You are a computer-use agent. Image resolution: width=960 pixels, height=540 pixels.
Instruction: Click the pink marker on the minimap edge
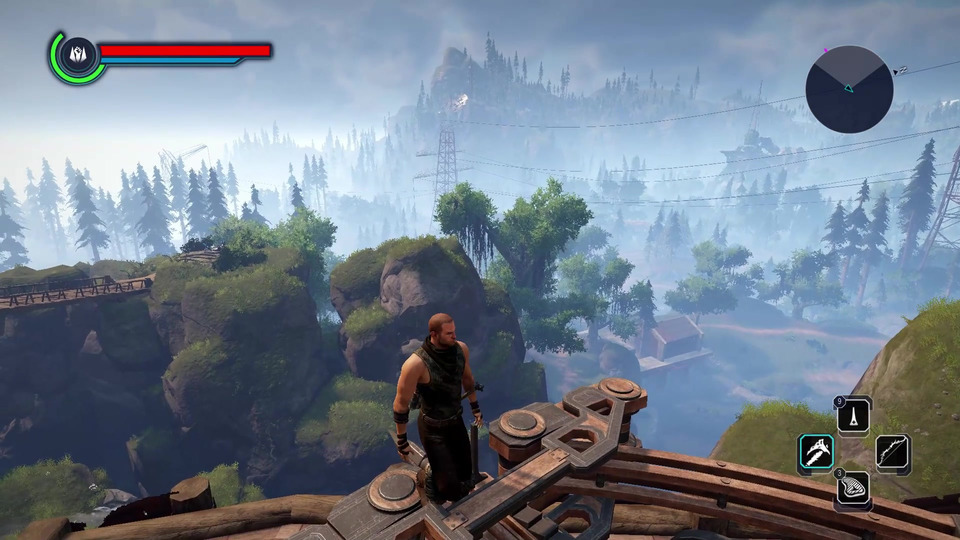point(825,49)
